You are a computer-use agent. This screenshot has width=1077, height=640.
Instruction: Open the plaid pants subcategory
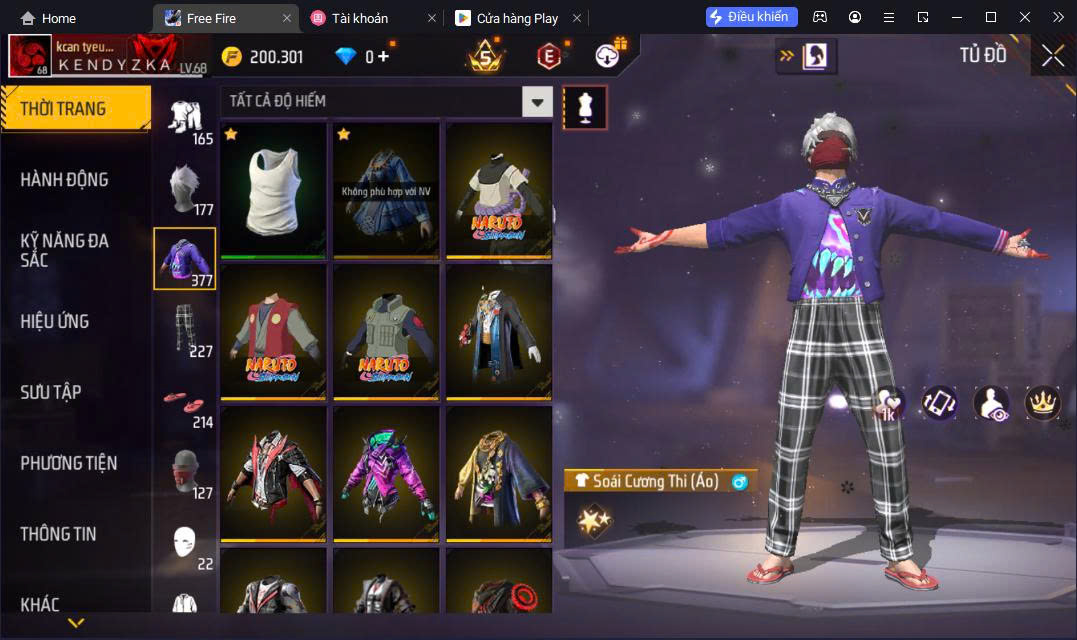click(x=184, y=330)
